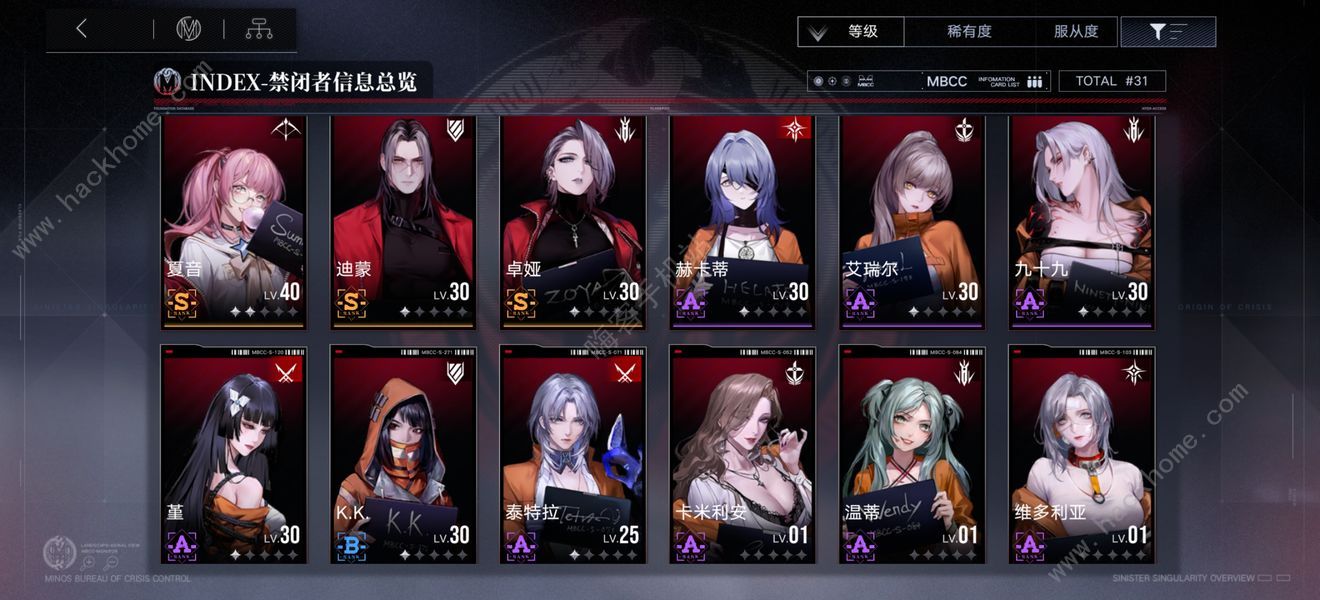Choose the 九十九 character card

click(1082, 222)
